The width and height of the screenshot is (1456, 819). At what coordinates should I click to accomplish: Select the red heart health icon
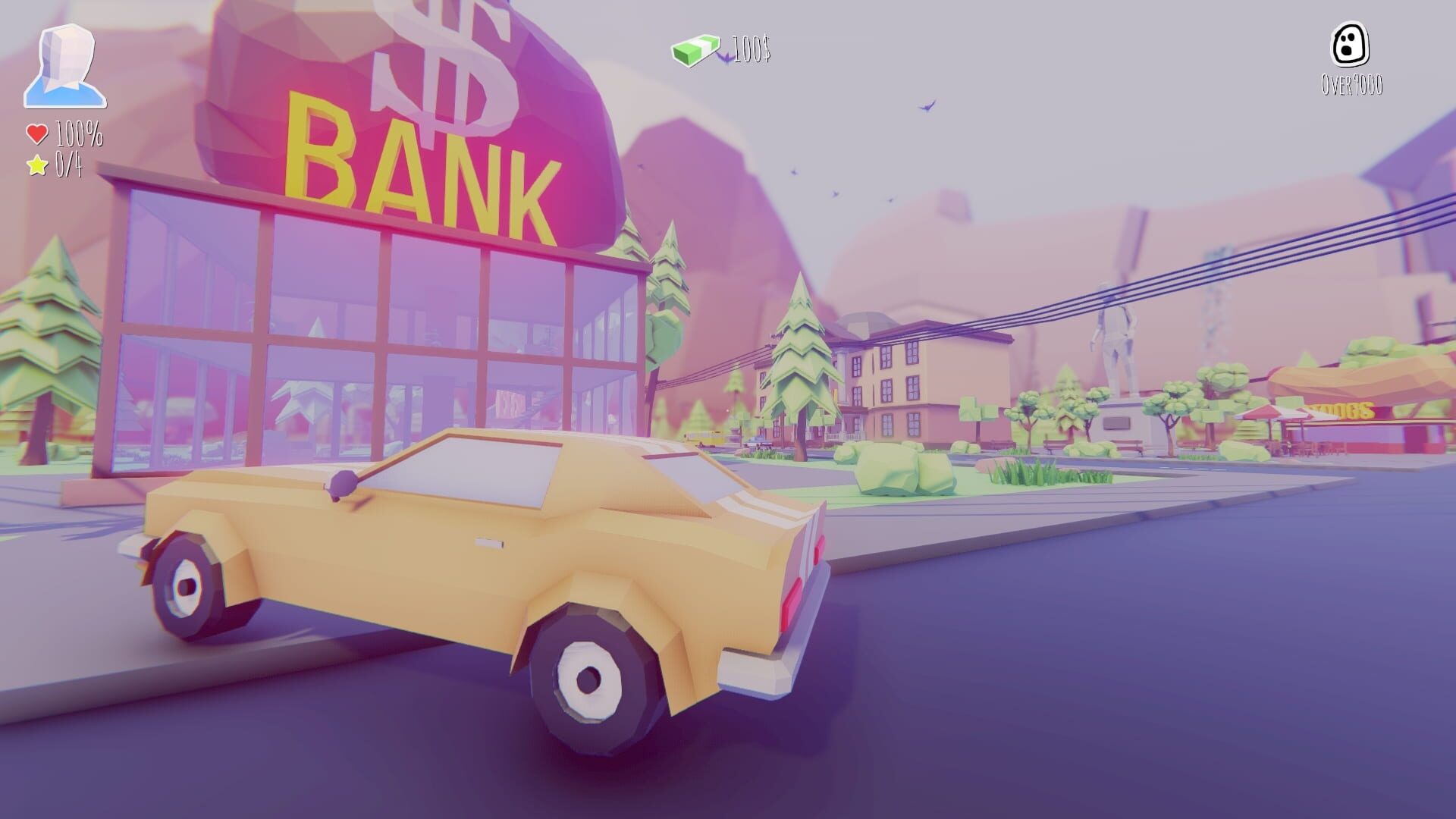coord(36,132)
